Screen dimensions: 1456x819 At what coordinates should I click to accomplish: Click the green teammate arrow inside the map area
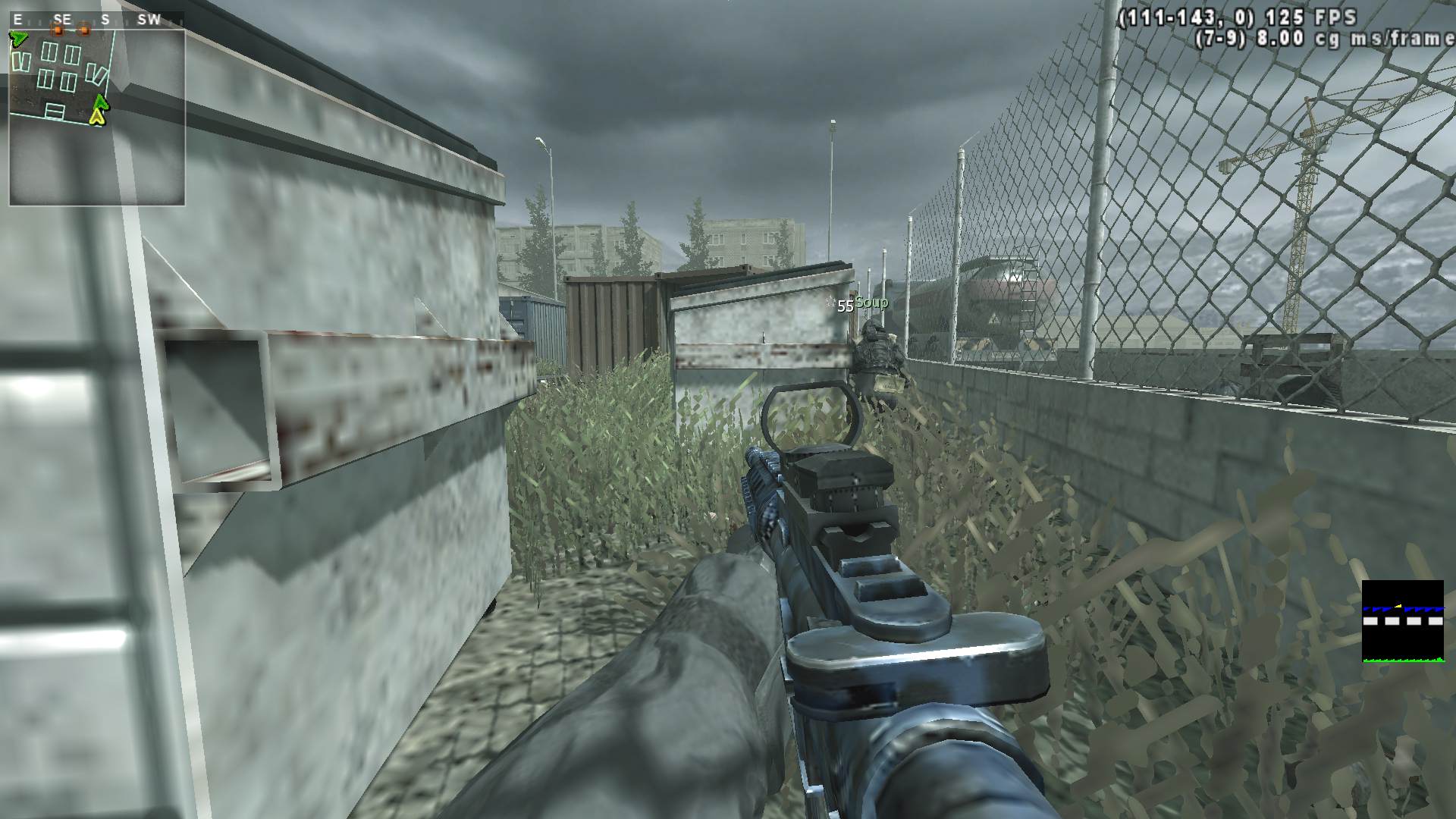(100, 101)
